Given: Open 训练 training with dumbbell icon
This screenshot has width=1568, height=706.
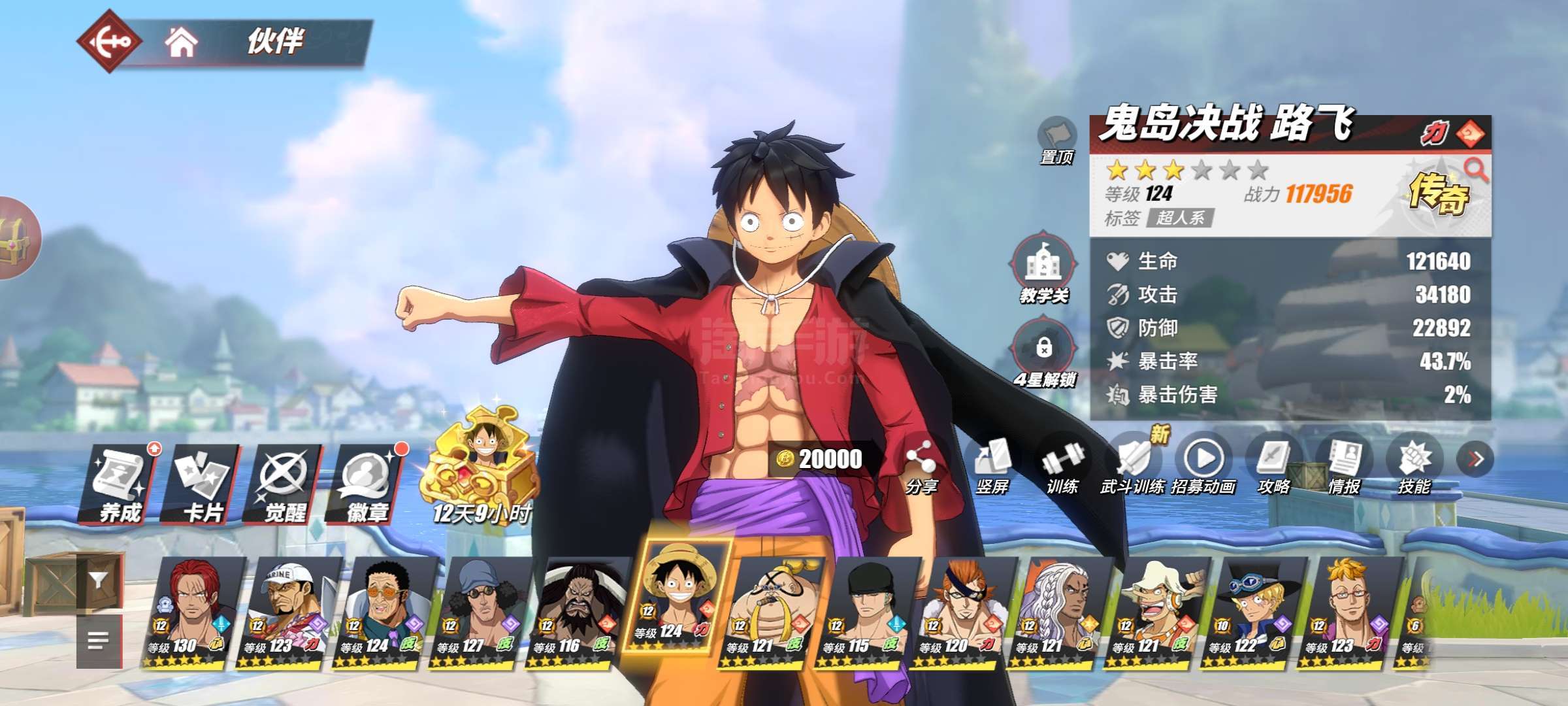Looking at the screenshot, I should pyautogui.click(x=1062, y=465).
